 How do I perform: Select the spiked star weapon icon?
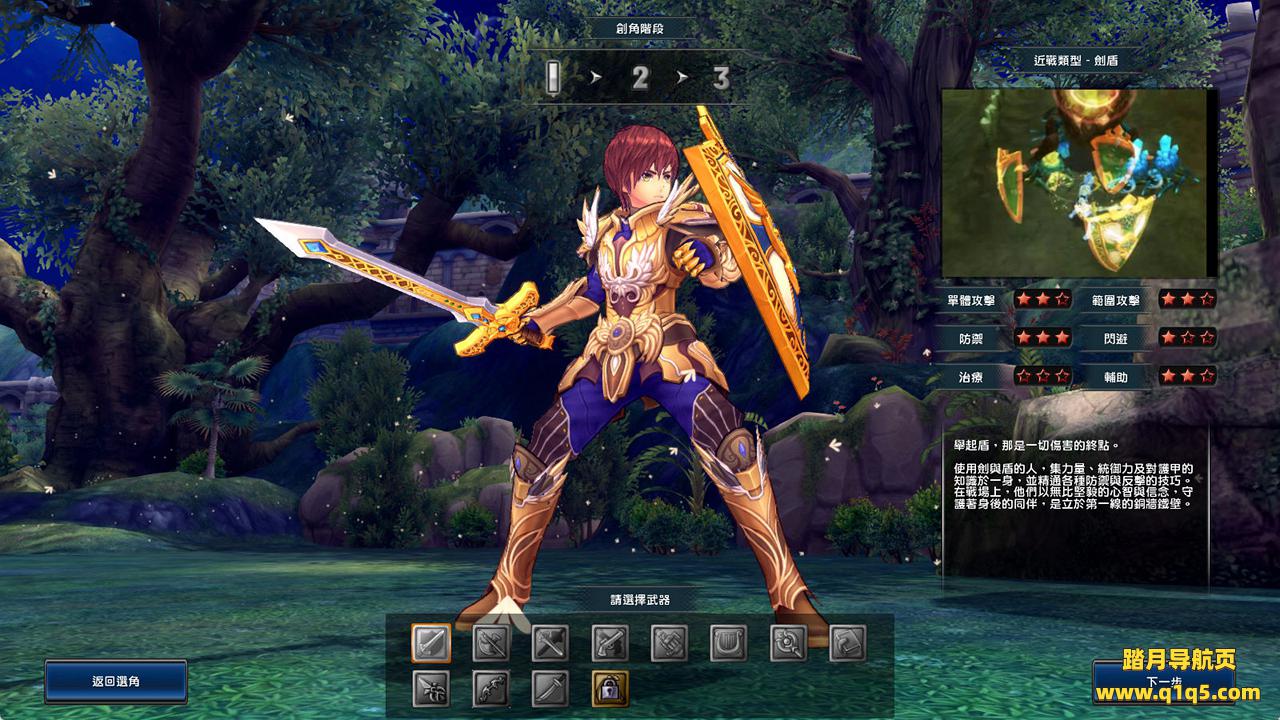pyautogui.click(x=431, y=688)
